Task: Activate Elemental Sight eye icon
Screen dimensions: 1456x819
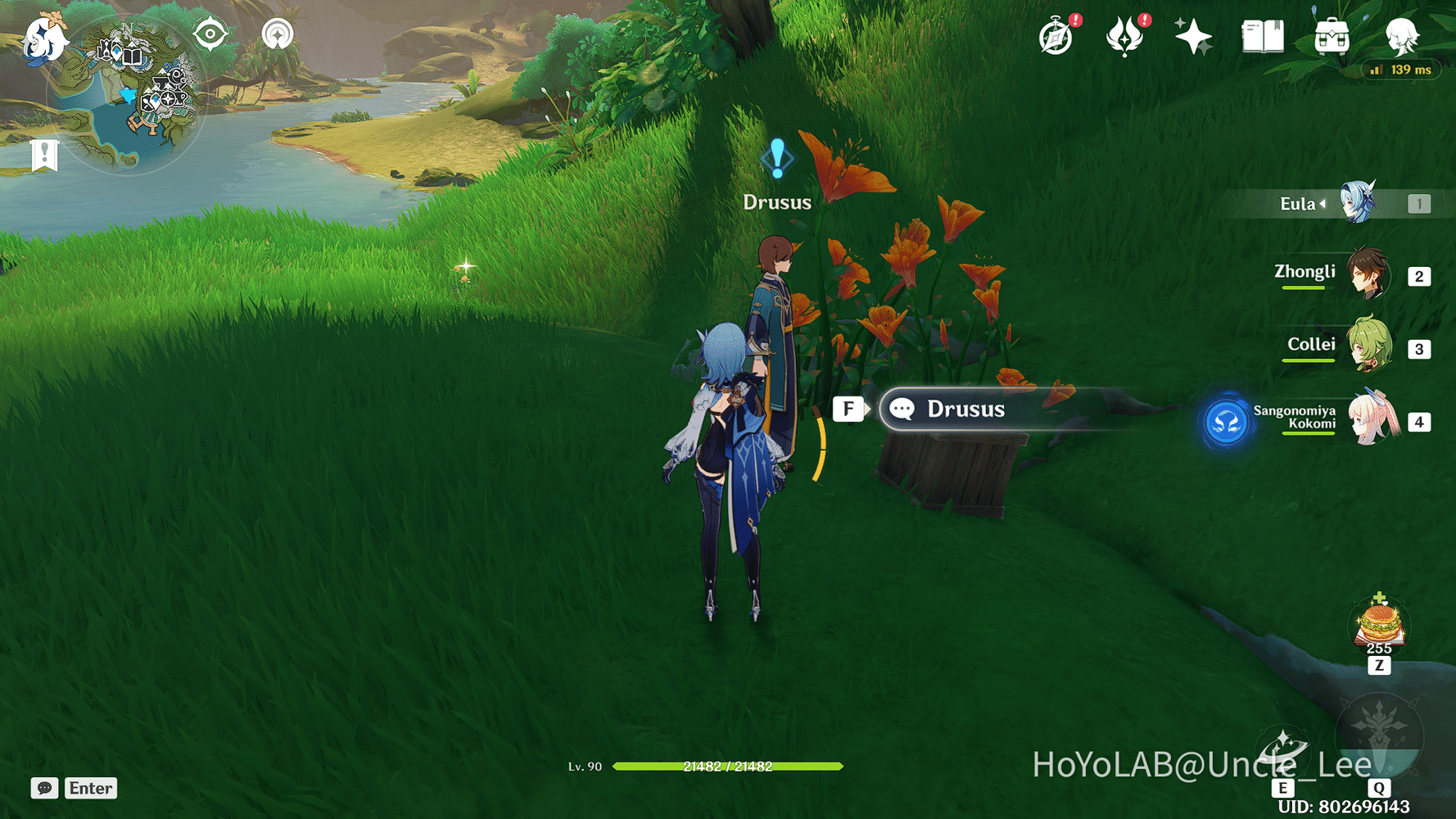Action: tap(210, 34)
